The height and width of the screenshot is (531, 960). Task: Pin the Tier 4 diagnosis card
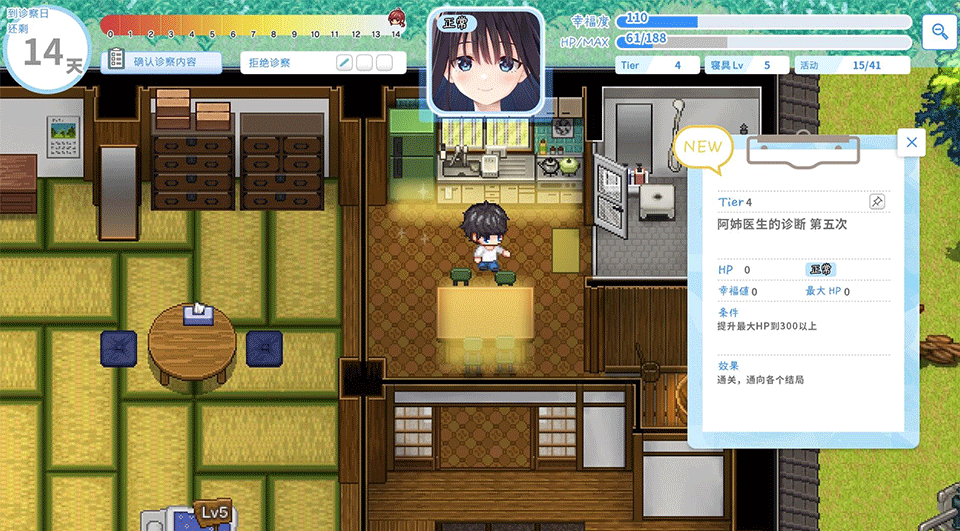point(876,202)
